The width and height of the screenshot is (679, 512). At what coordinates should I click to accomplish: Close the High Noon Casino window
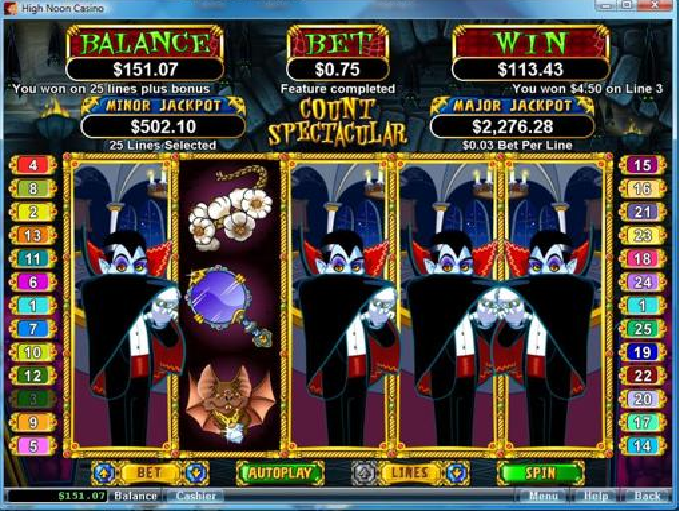click(x=664, y=8)
